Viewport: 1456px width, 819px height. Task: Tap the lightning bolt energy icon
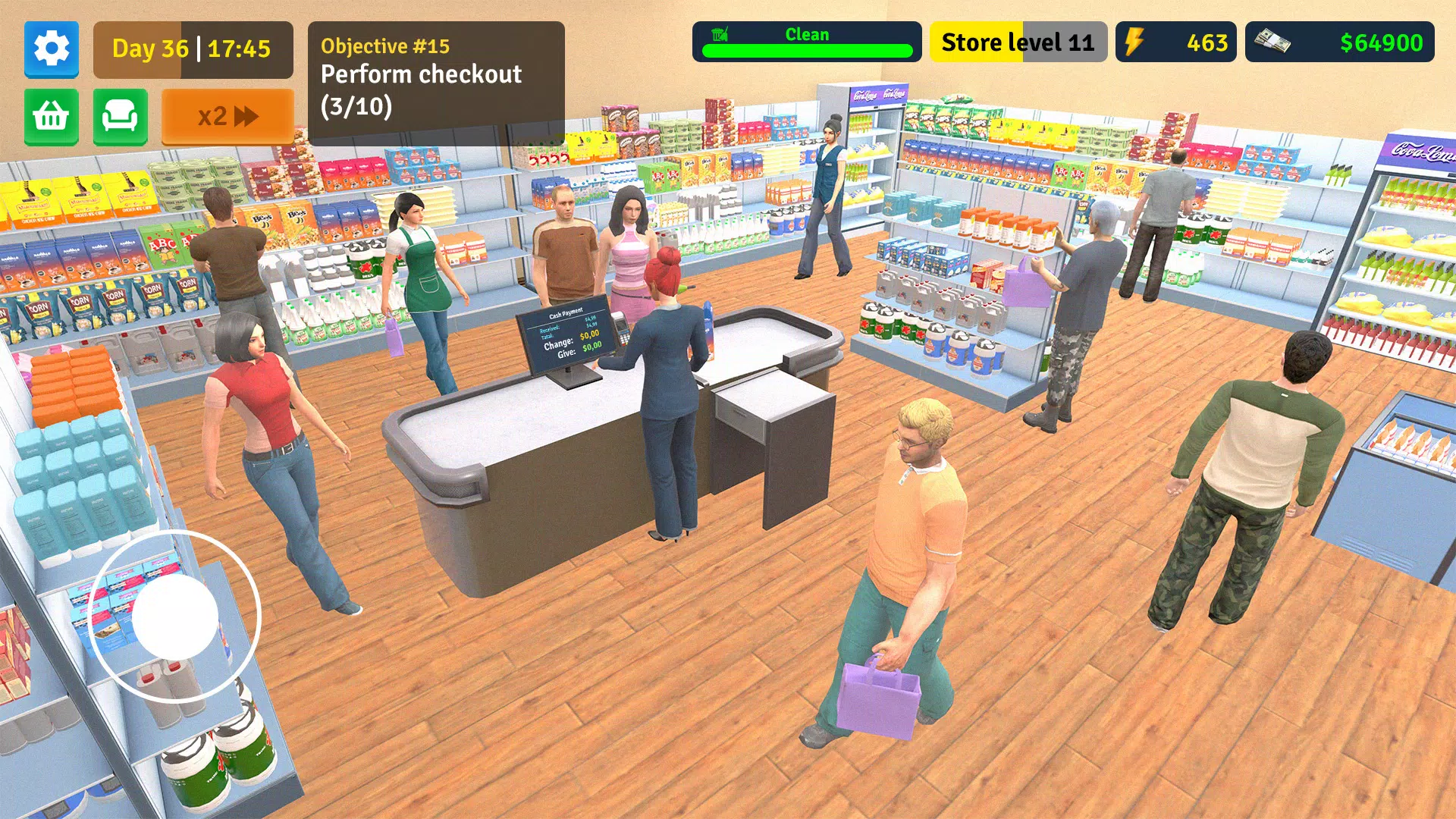[1135, 42]
